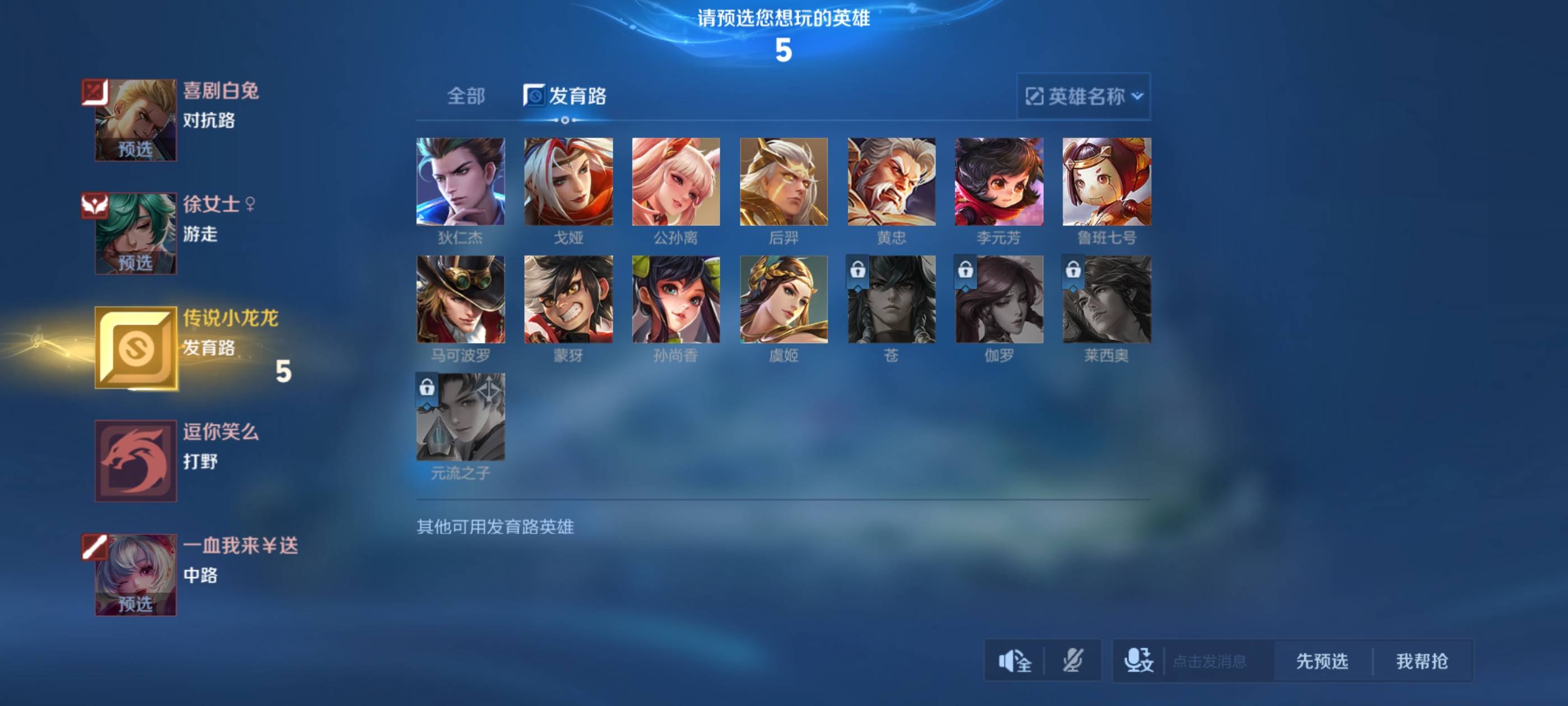
Task: Pick hero 黄忠
Action: 891,182
